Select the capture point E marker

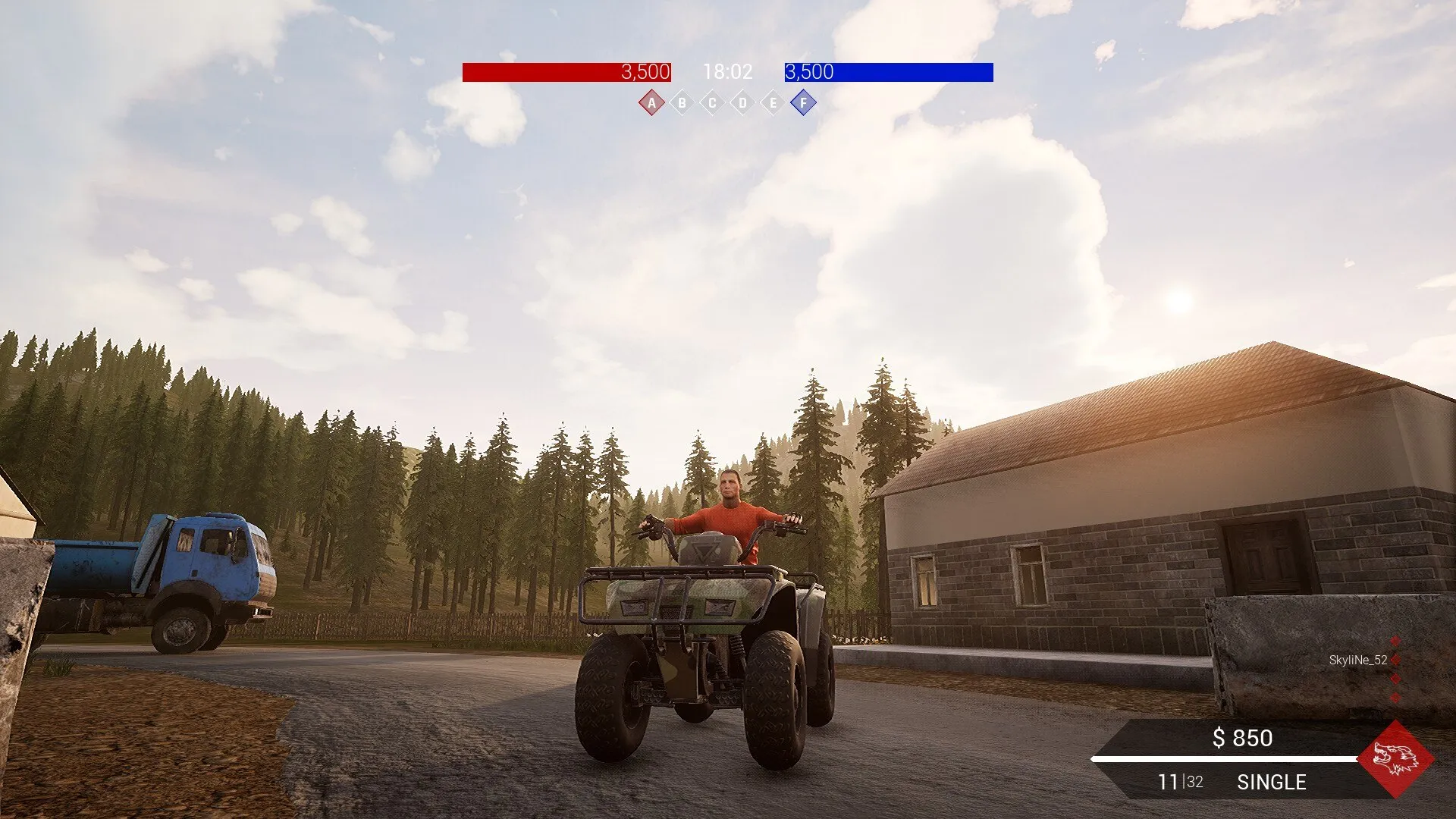(x=773, y=103)
